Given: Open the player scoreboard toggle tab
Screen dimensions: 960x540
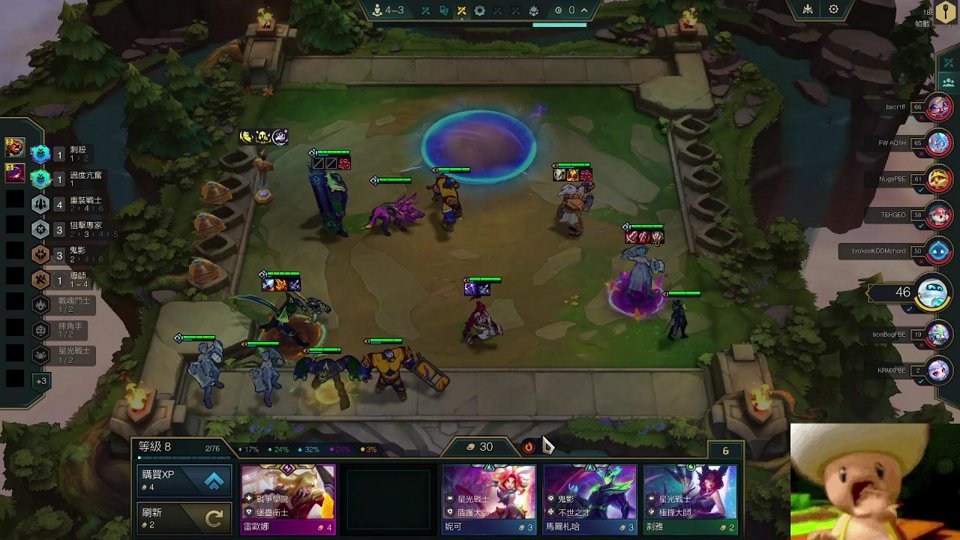Looking at the screenshot, I should click(x=947, y=84).
